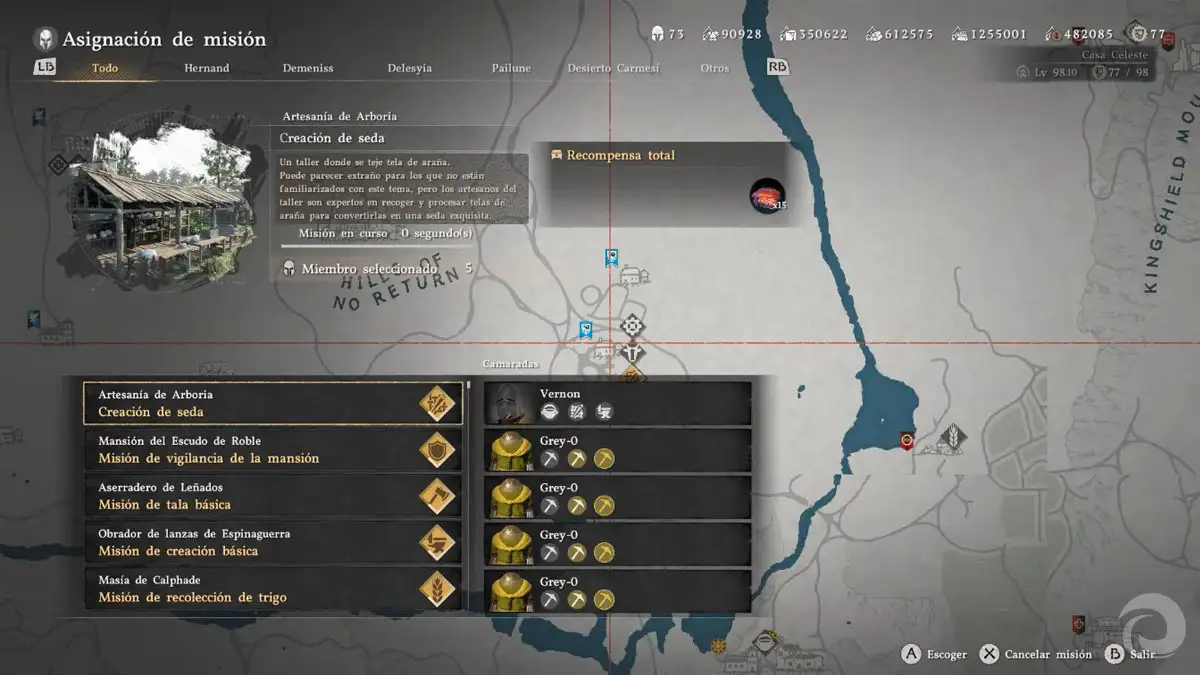Choose the Otros tab
This screenshot has height=675, width=1200.
coord(715,68)
